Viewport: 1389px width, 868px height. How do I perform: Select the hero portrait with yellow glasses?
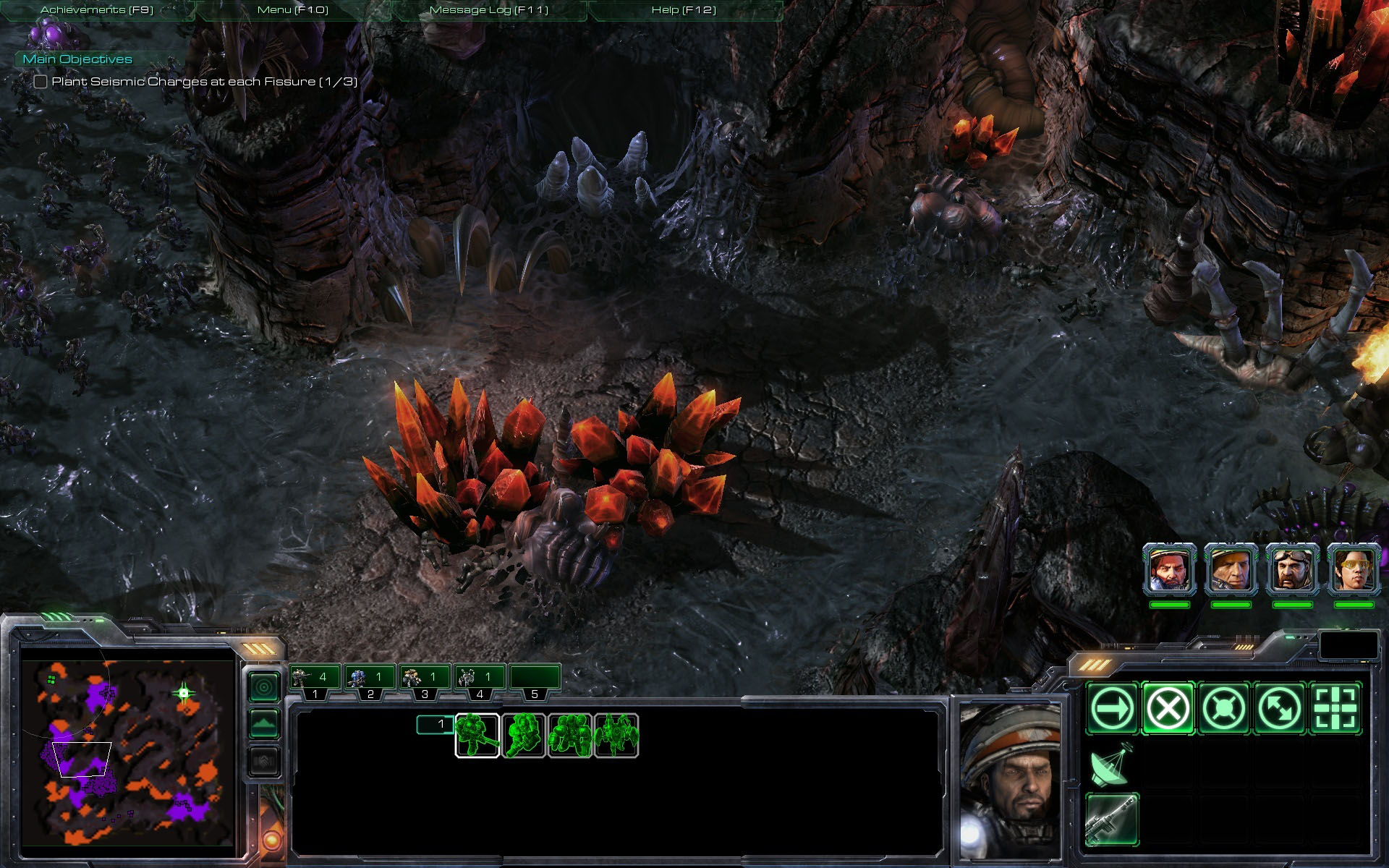1354,570
